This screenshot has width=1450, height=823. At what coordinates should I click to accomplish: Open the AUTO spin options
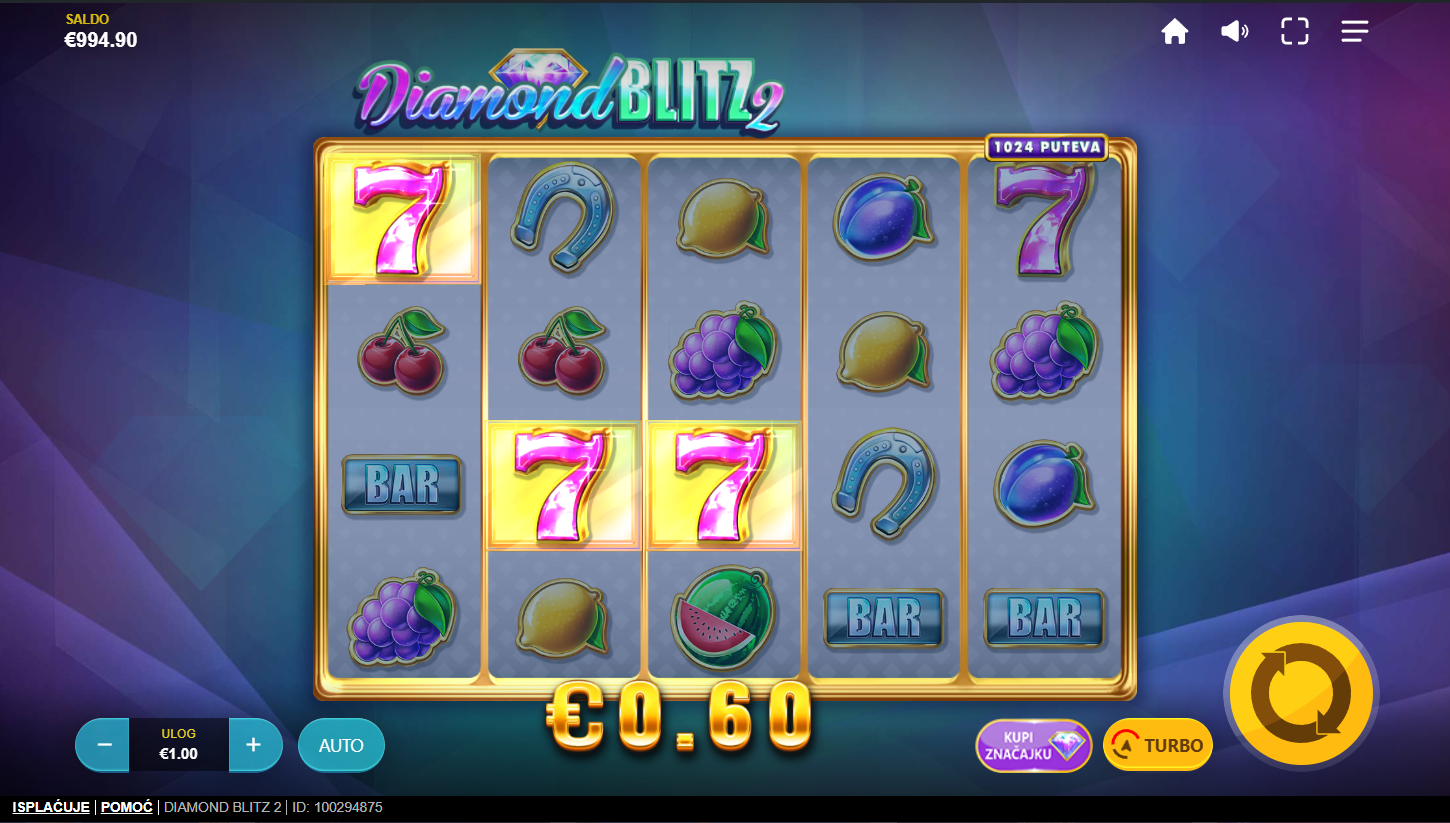click(x=341, y=745)
